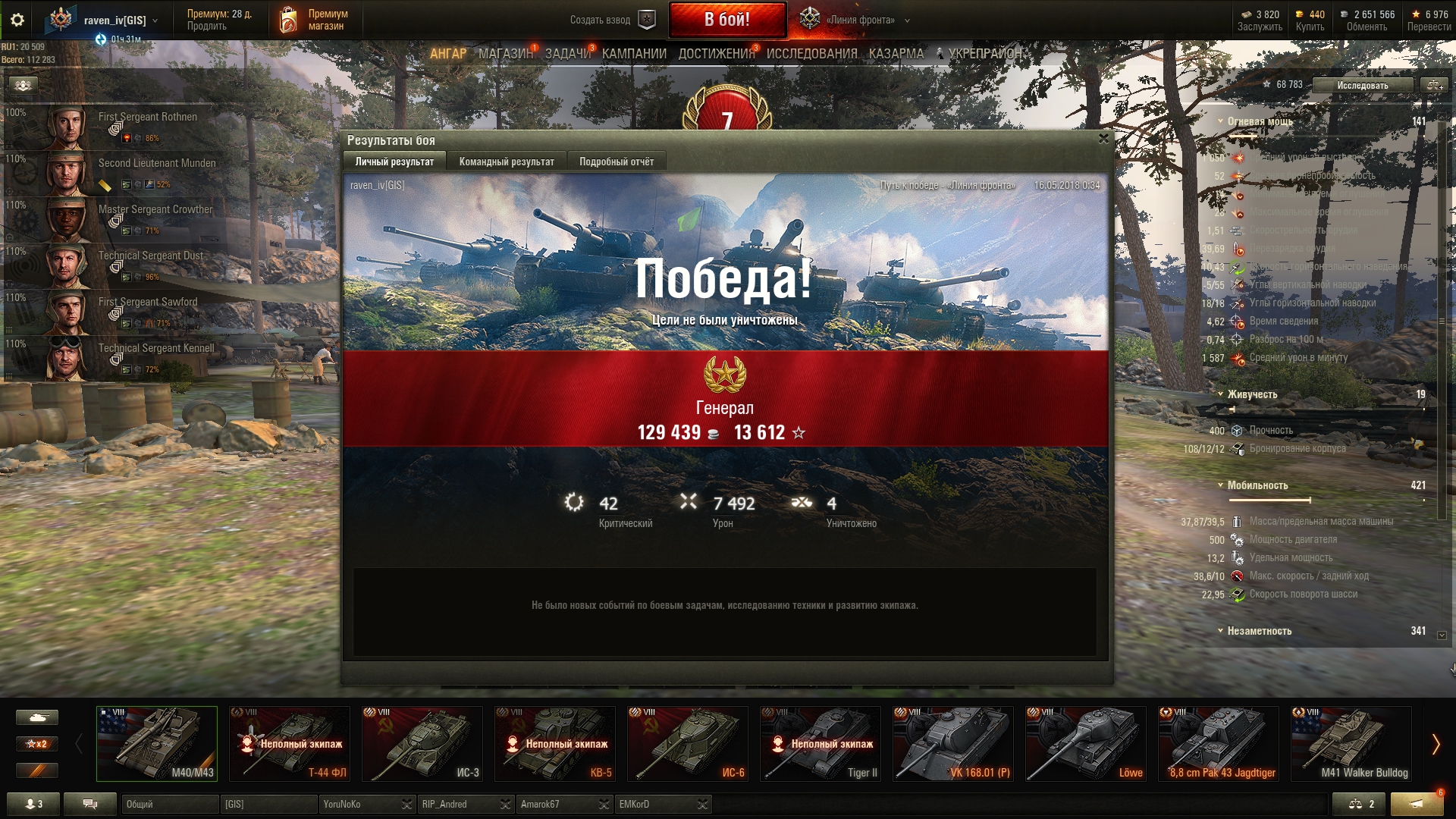Click Создать взвод to create a platoon

[611, 20]
